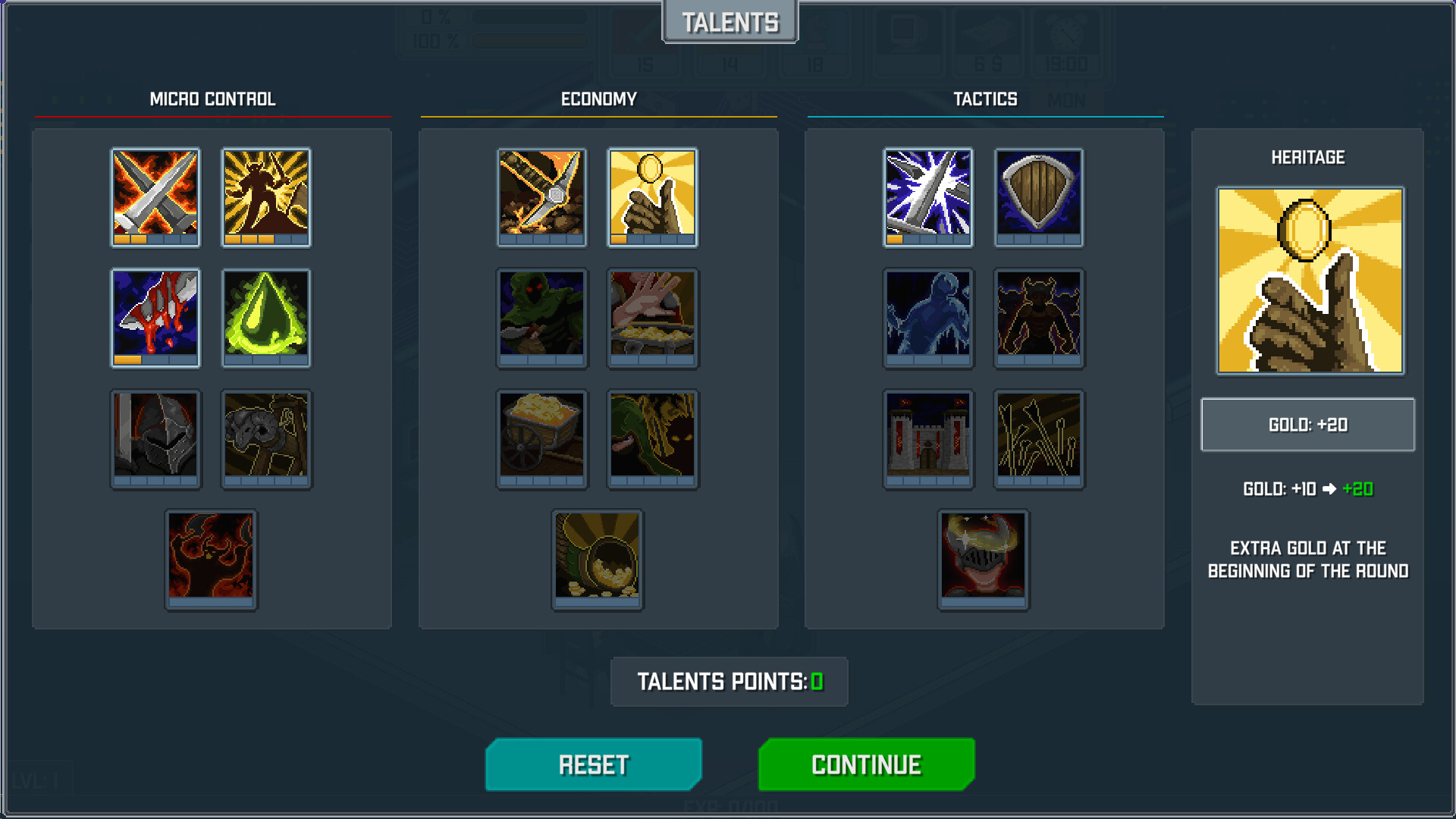The width and height of the screenshot is (1456, 819).
Task: Select the castle fortress talent in Tactics
Action: click(x=928, y=438)
